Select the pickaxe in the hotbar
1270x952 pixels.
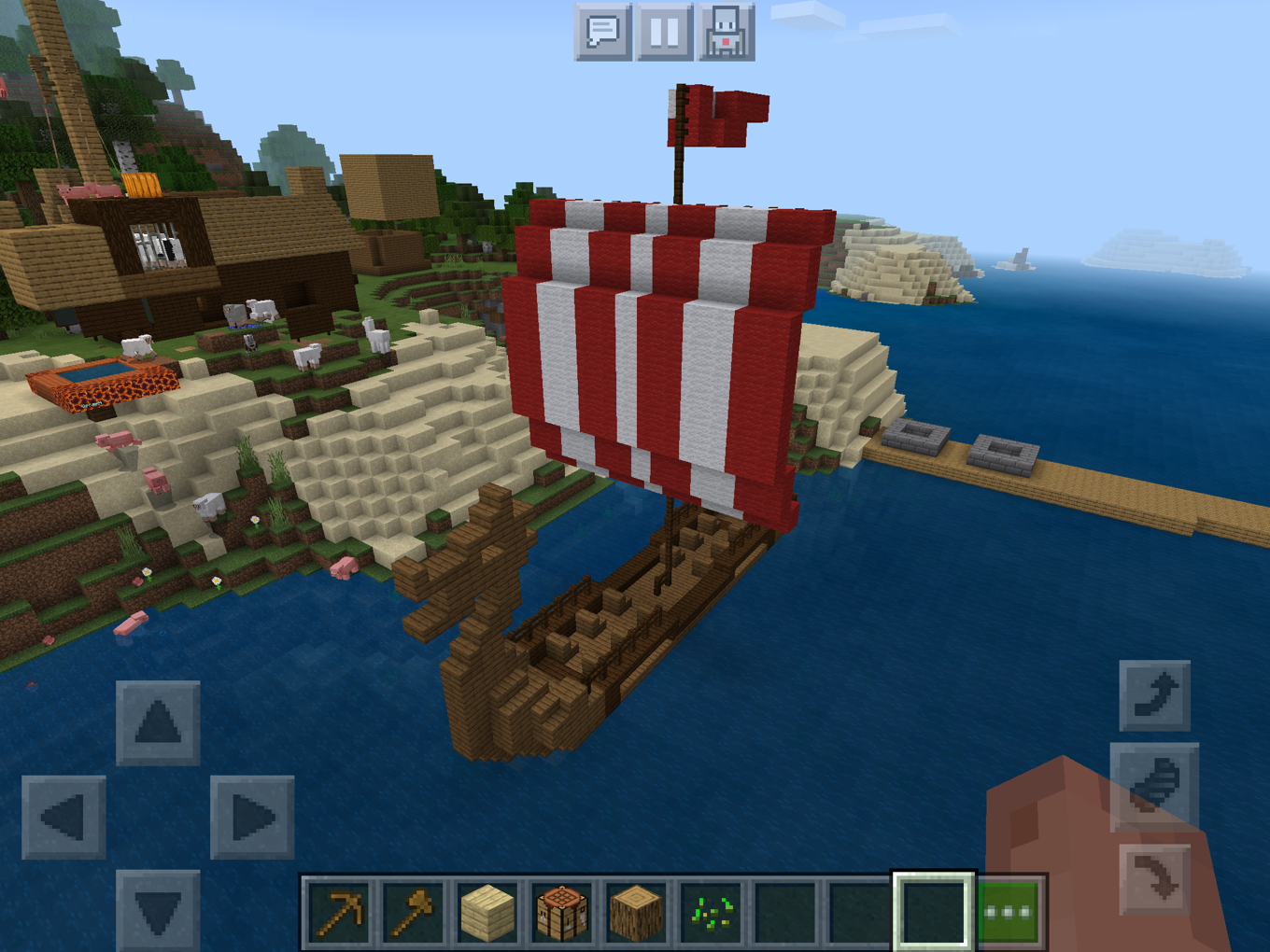[340, 910]
